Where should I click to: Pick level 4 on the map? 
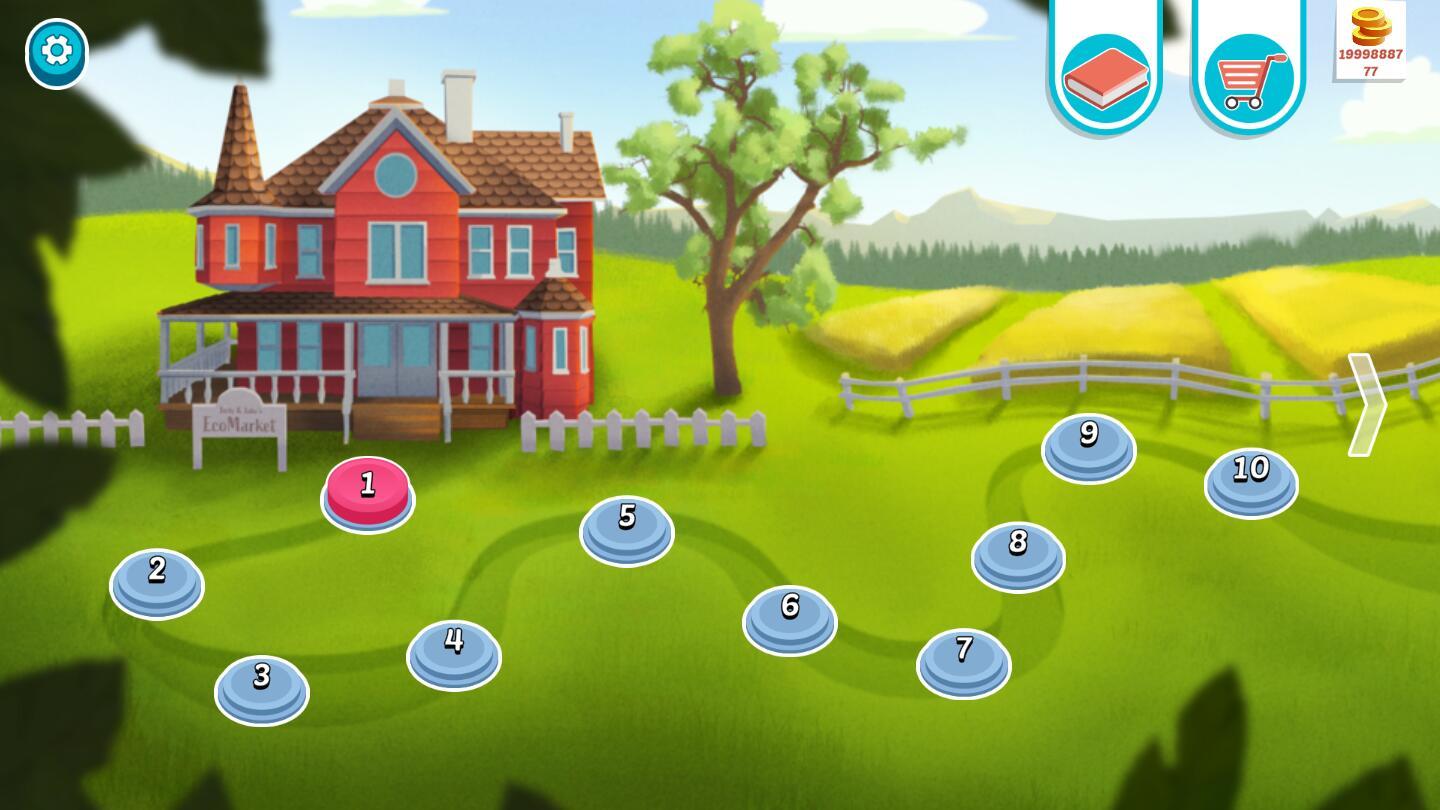pos(454,653)
